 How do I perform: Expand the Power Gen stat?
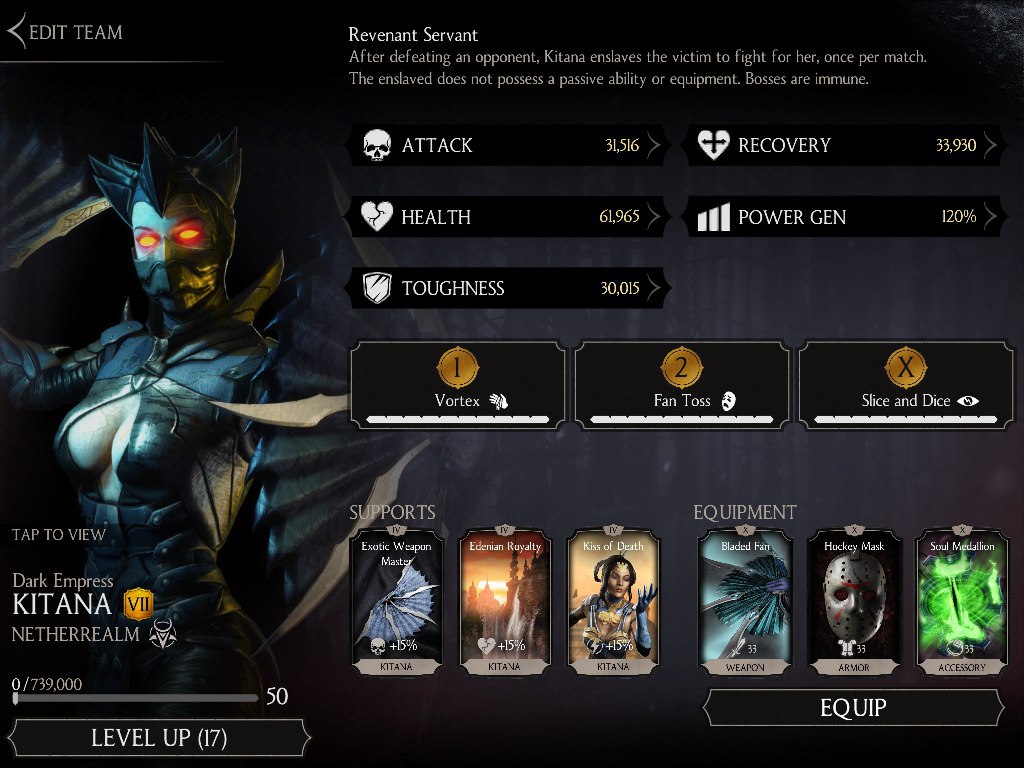845,217
